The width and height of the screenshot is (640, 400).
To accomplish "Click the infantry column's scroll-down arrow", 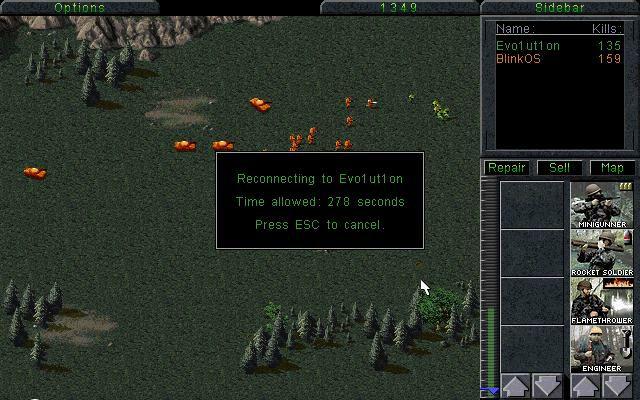I will (x=618, y=386).
